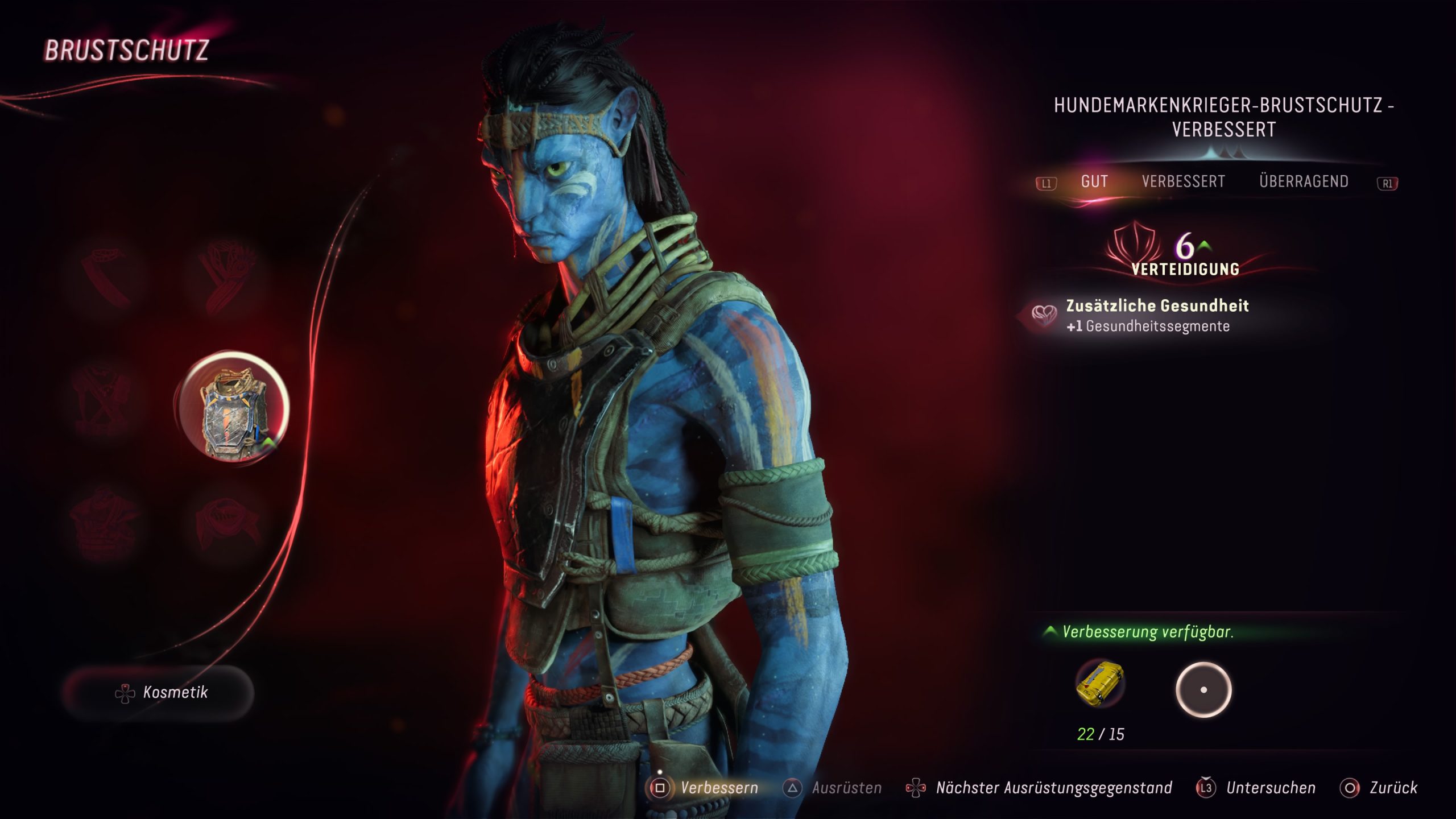
Task: Select the VERBESSERT quality tab
Action: coord(1183,181)
